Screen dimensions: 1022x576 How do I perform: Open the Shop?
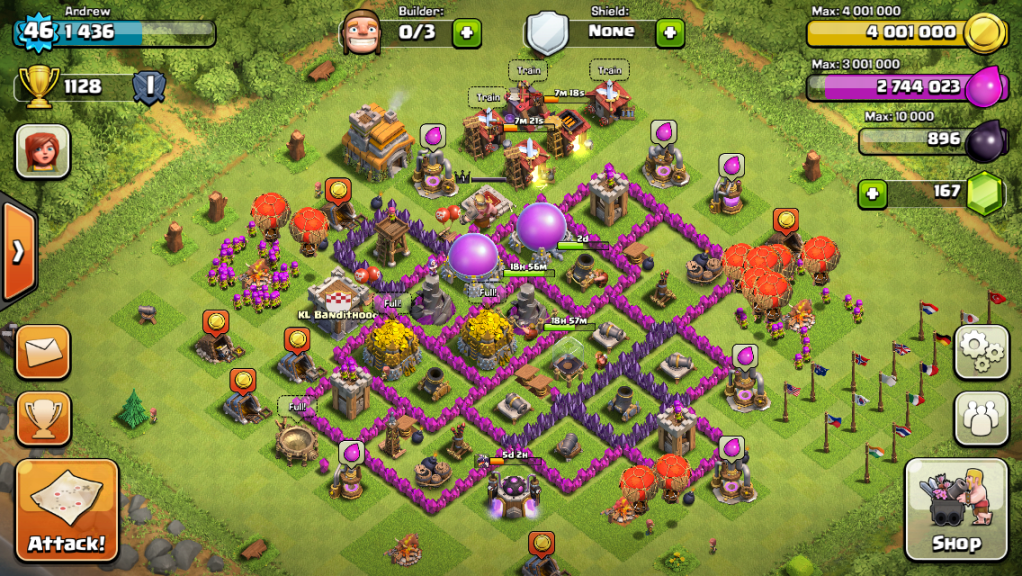[956, 511]
